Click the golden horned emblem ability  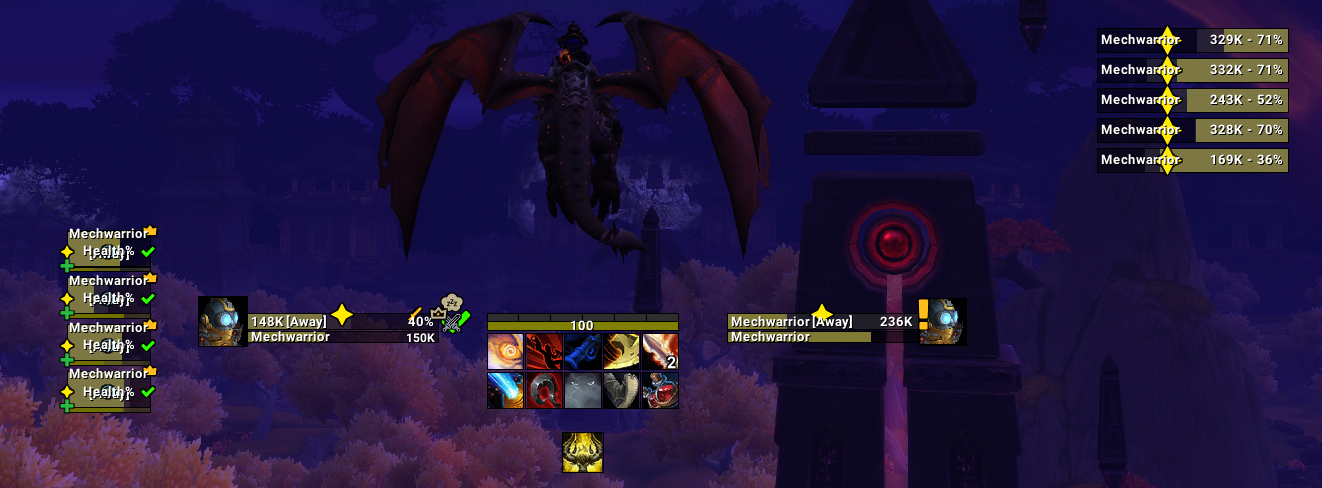582,452
